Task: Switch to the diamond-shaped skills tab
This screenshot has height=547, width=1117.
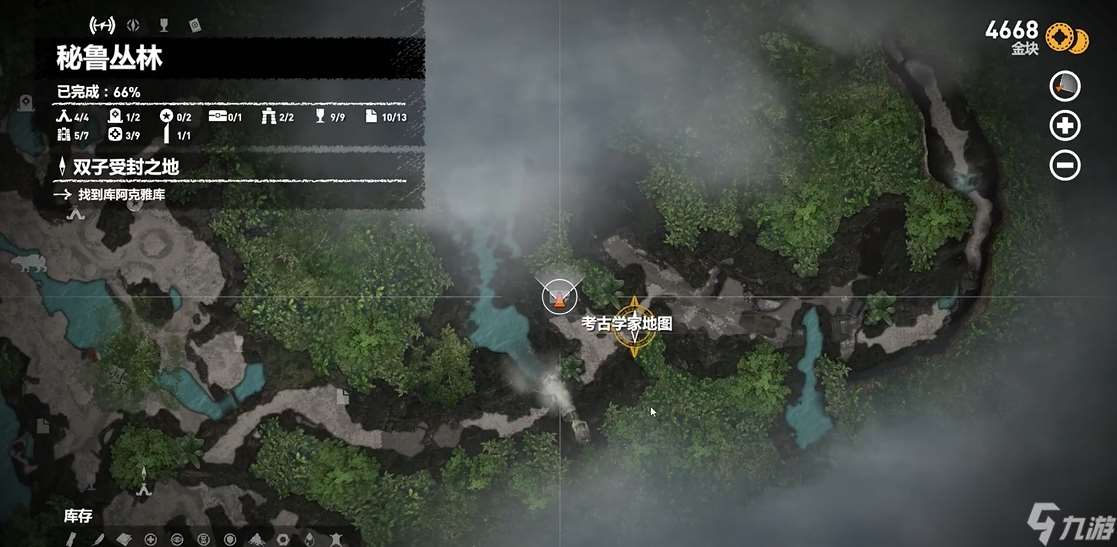Action: (136, 24)
